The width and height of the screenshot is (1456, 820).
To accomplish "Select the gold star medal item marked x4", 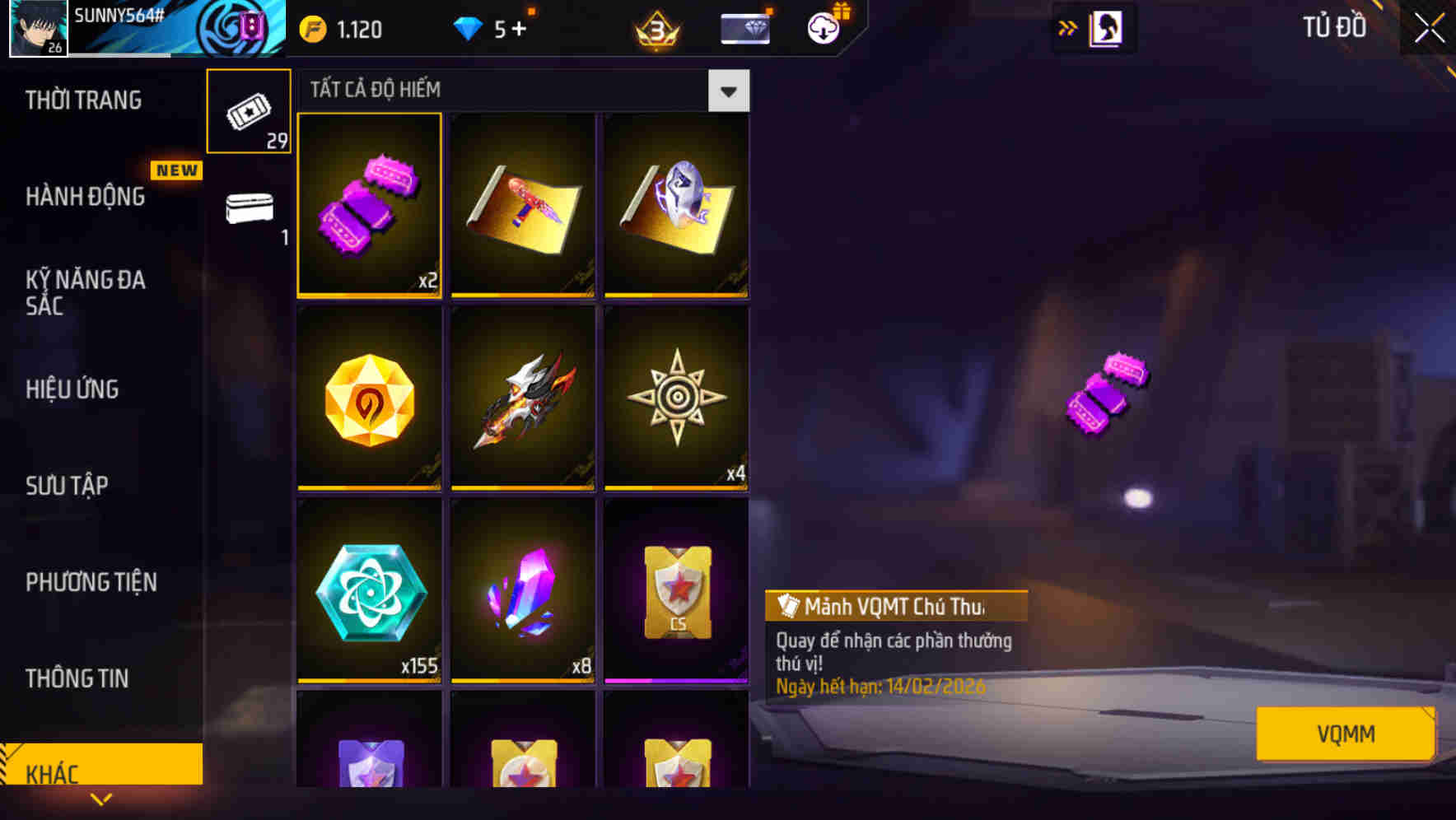I will pos(676,399).
